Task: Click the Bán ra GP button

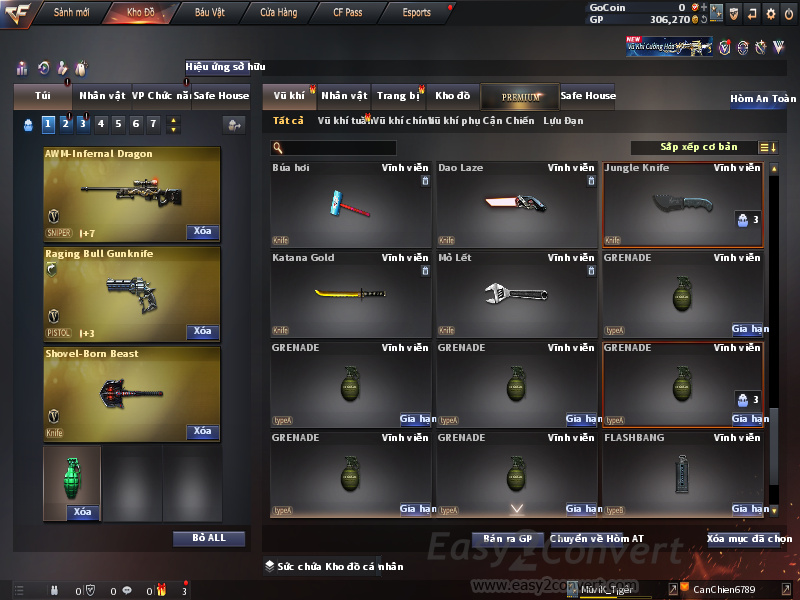Action: click(x=507, y=539)
